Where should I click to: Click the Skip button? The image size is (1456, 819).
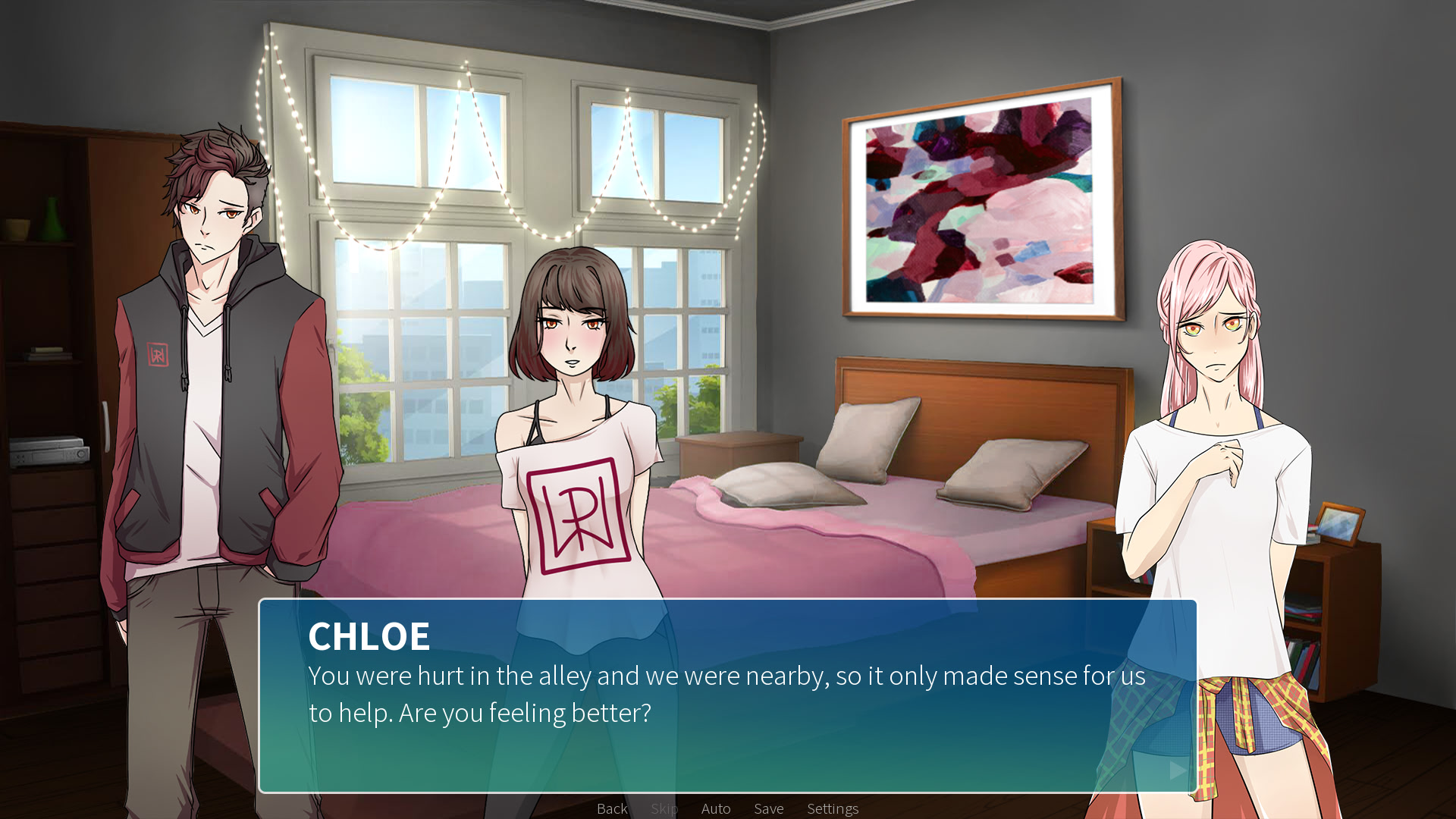[x=664, y=808]
